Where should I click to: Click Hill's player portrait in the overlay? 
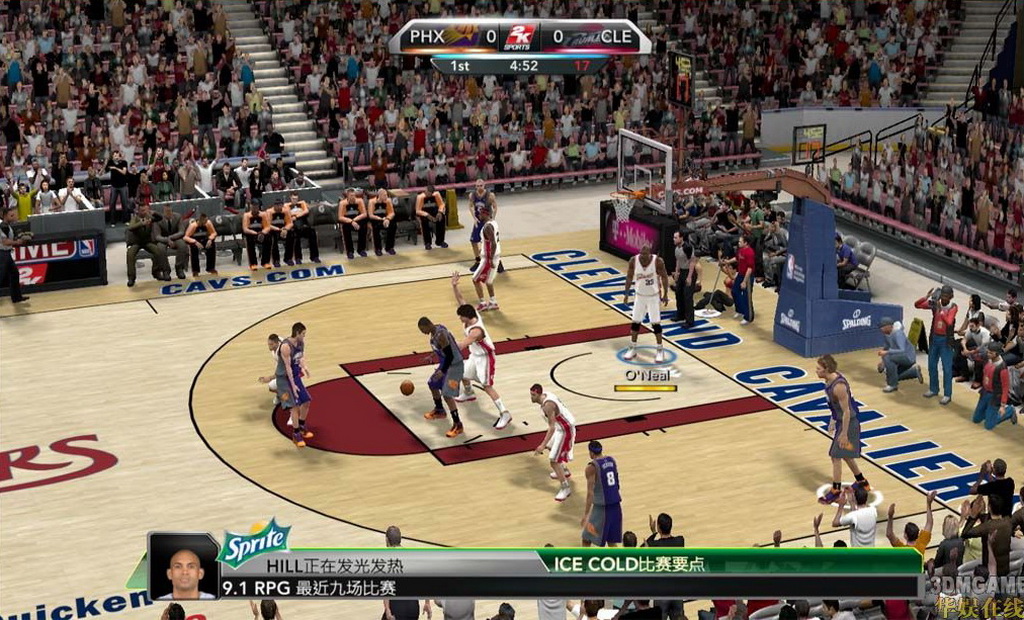coord(183,566)
